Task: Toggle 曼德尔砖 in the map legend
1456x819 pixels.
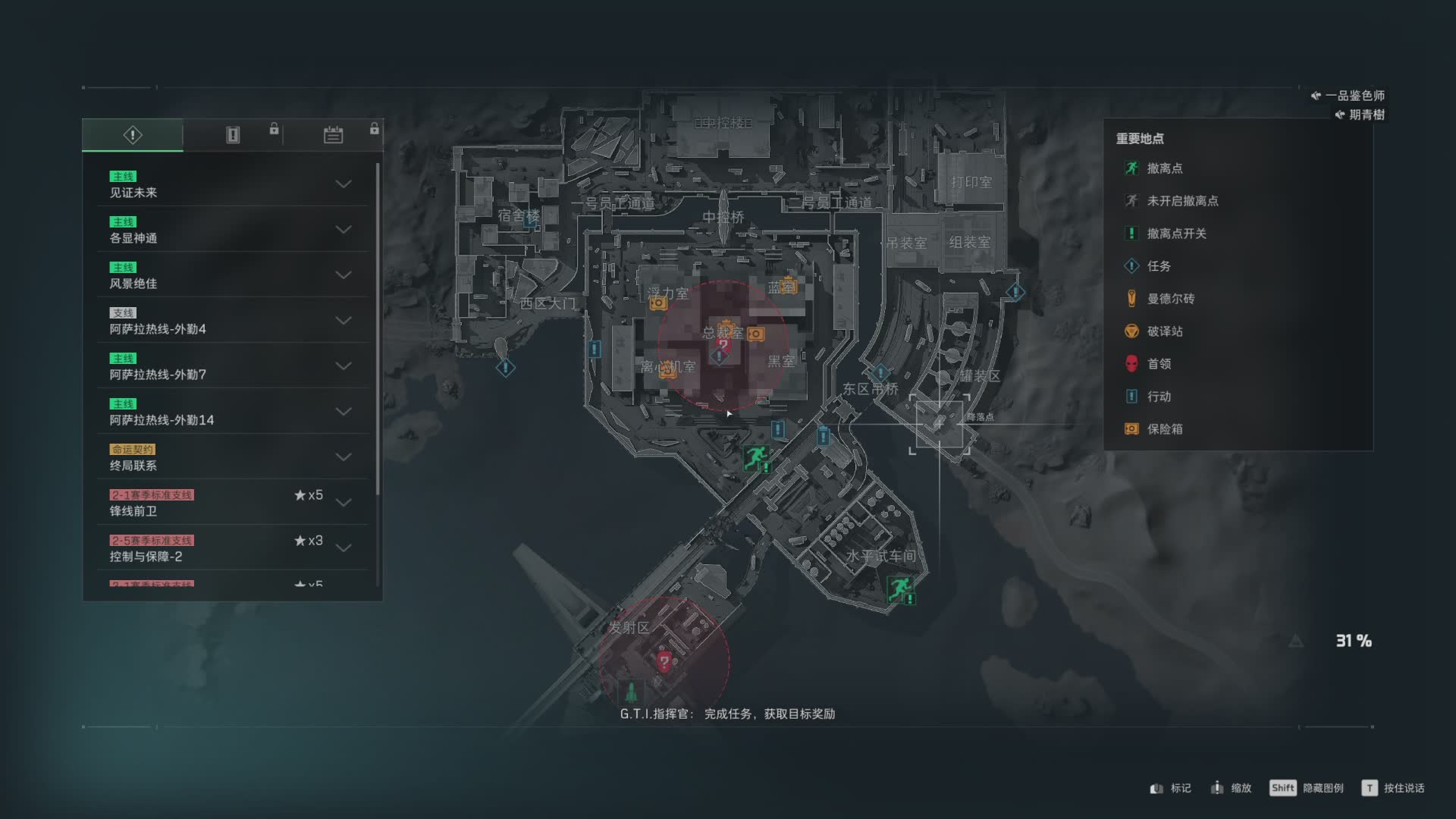Action: (1169, 299)
